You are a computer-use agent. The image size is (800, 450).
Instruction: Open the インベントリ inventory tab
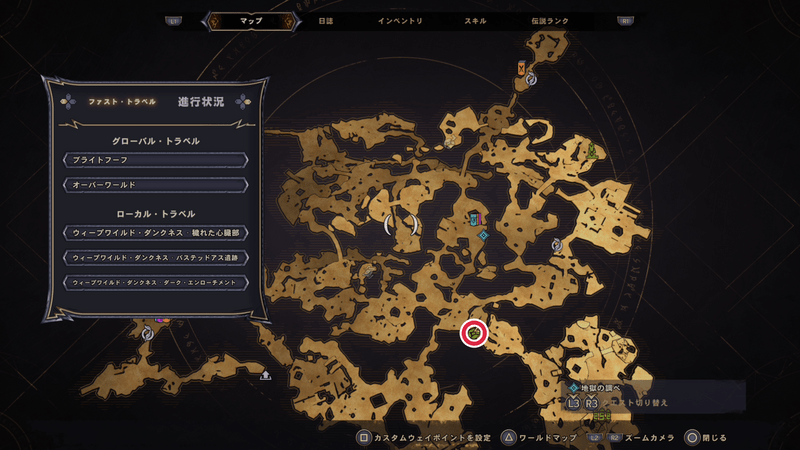tap(400, 20)
